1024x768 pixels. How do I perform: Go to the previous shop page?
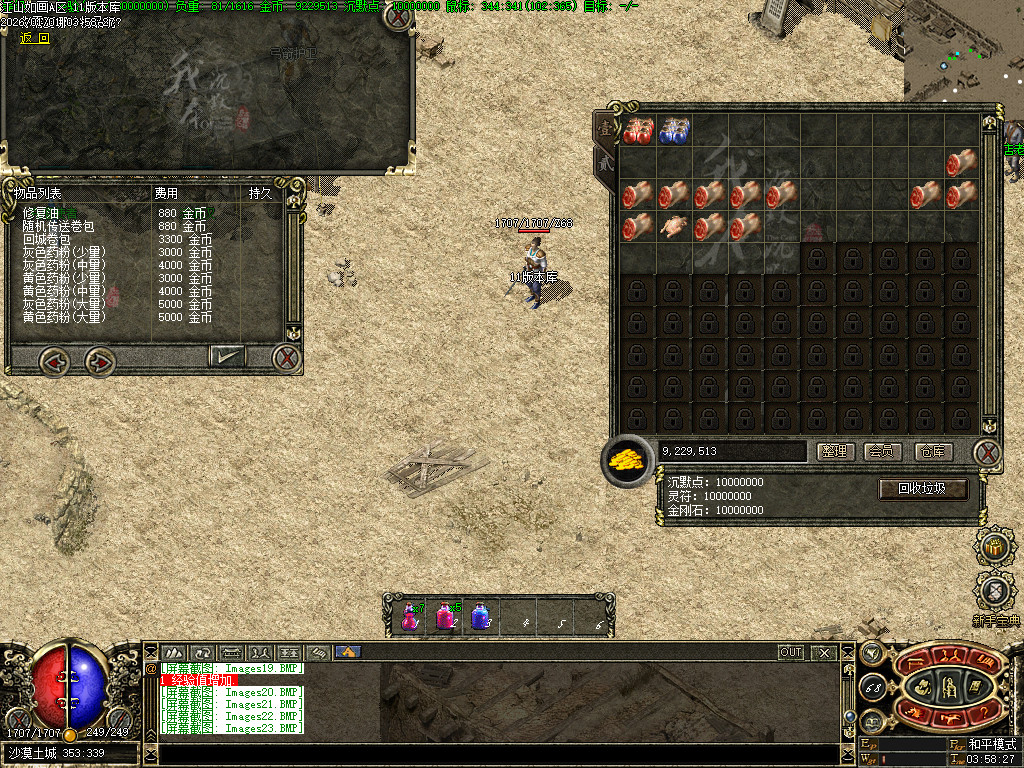[x=55, y=359]
